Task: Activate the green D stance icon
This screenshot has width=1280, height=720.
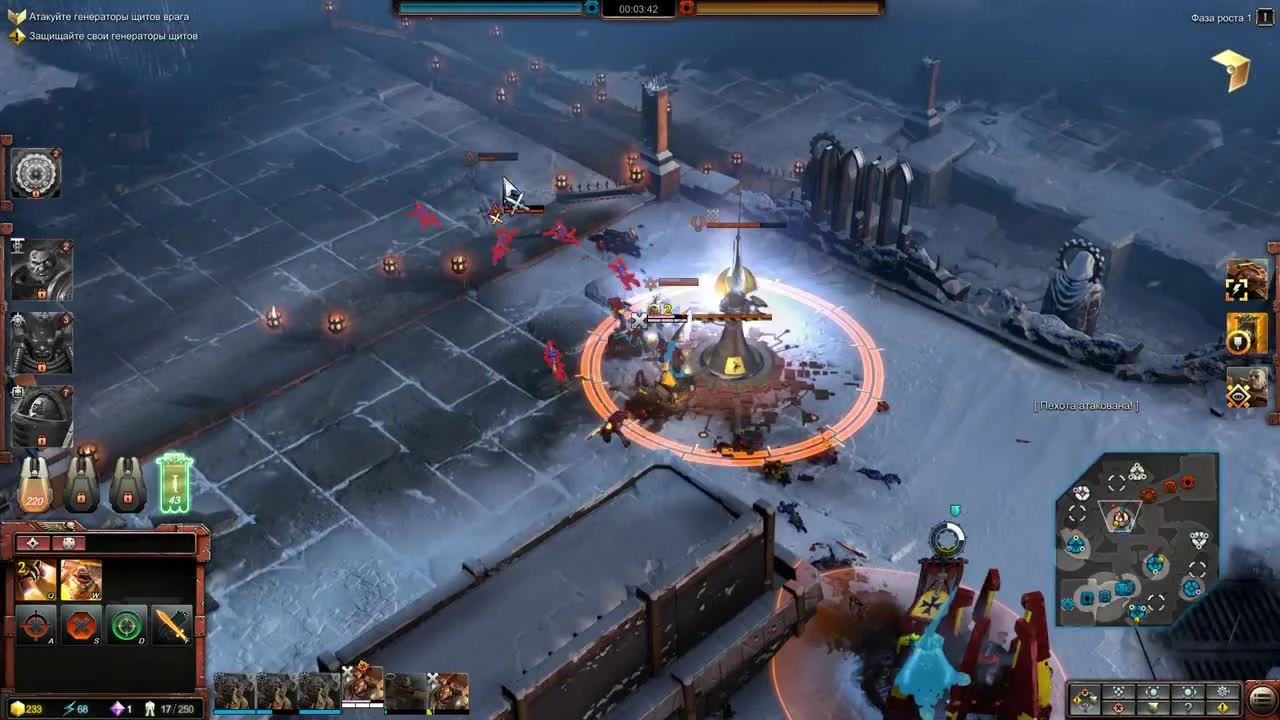Action: click(127, 625)
